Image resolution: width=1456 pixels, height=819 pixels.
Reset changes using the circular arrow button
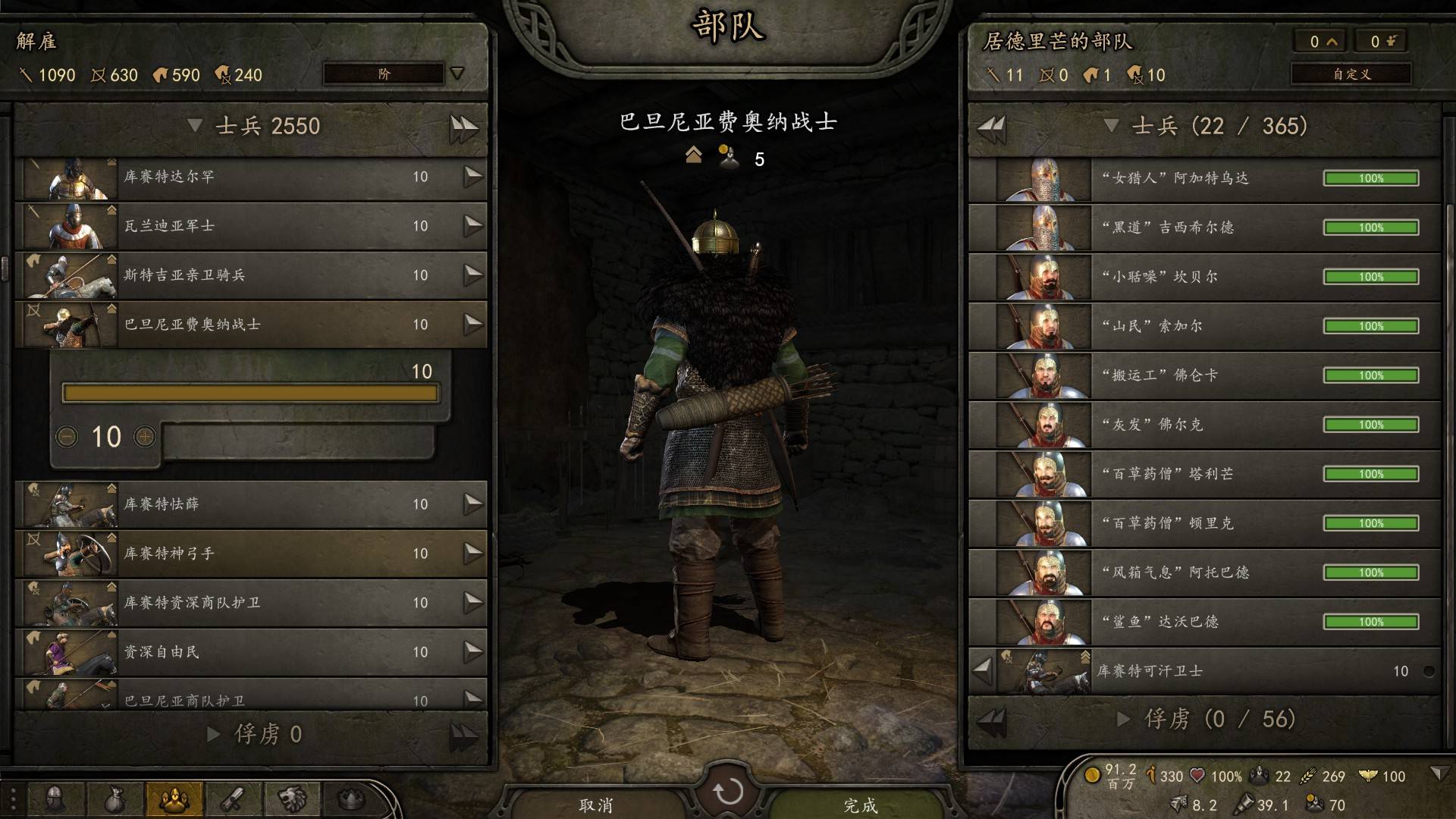(728, 792)
